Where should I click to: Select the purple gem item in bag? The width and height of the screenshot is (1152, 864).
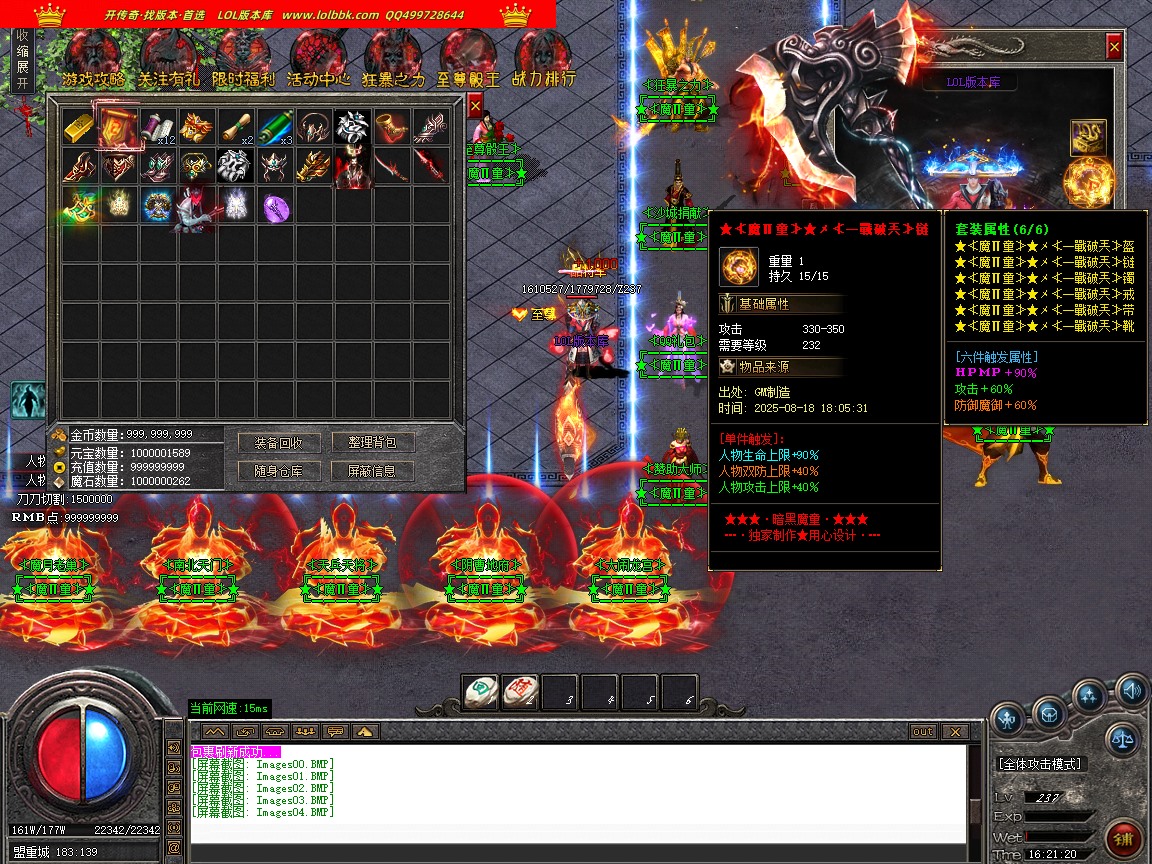276,207
